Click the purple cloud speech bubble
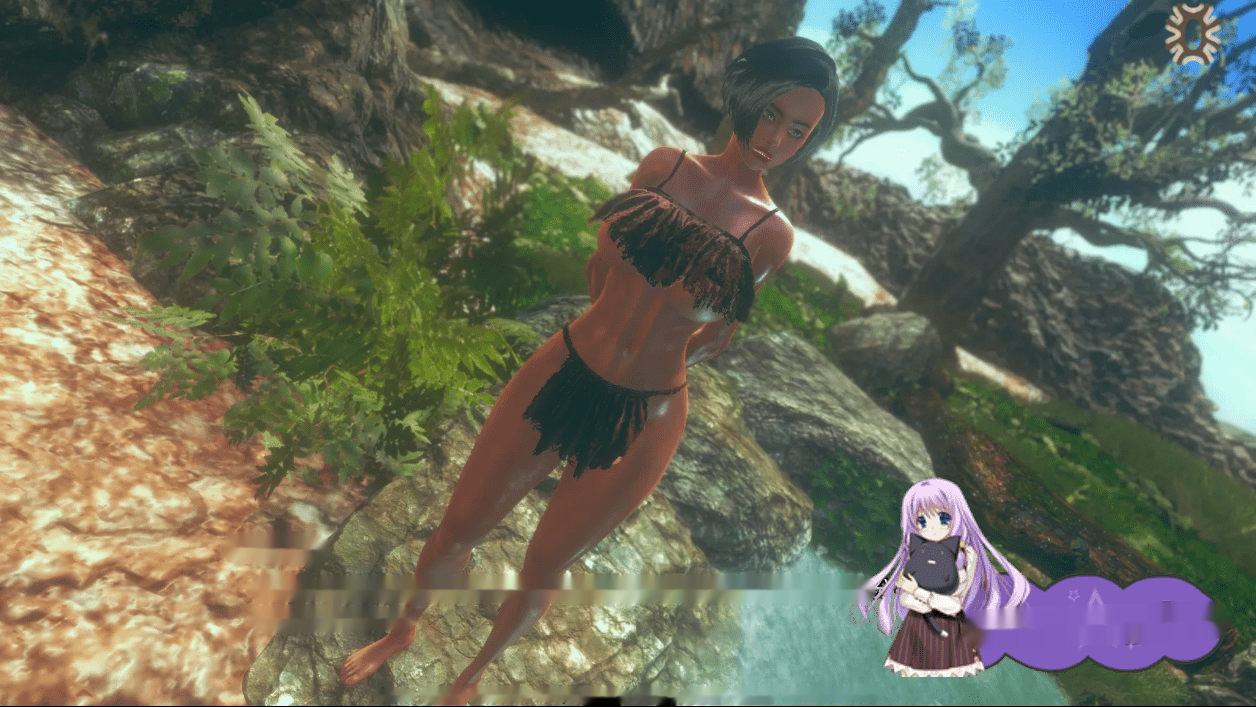 coord(1101,622)
